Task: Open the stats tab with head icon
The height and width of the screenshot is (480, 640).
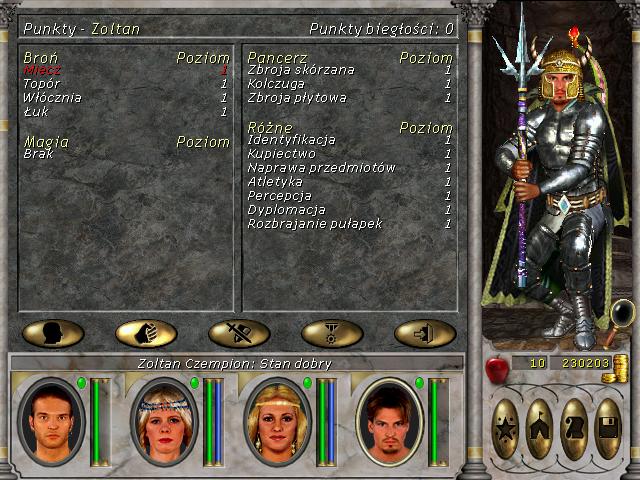Action: coord(53,333)
